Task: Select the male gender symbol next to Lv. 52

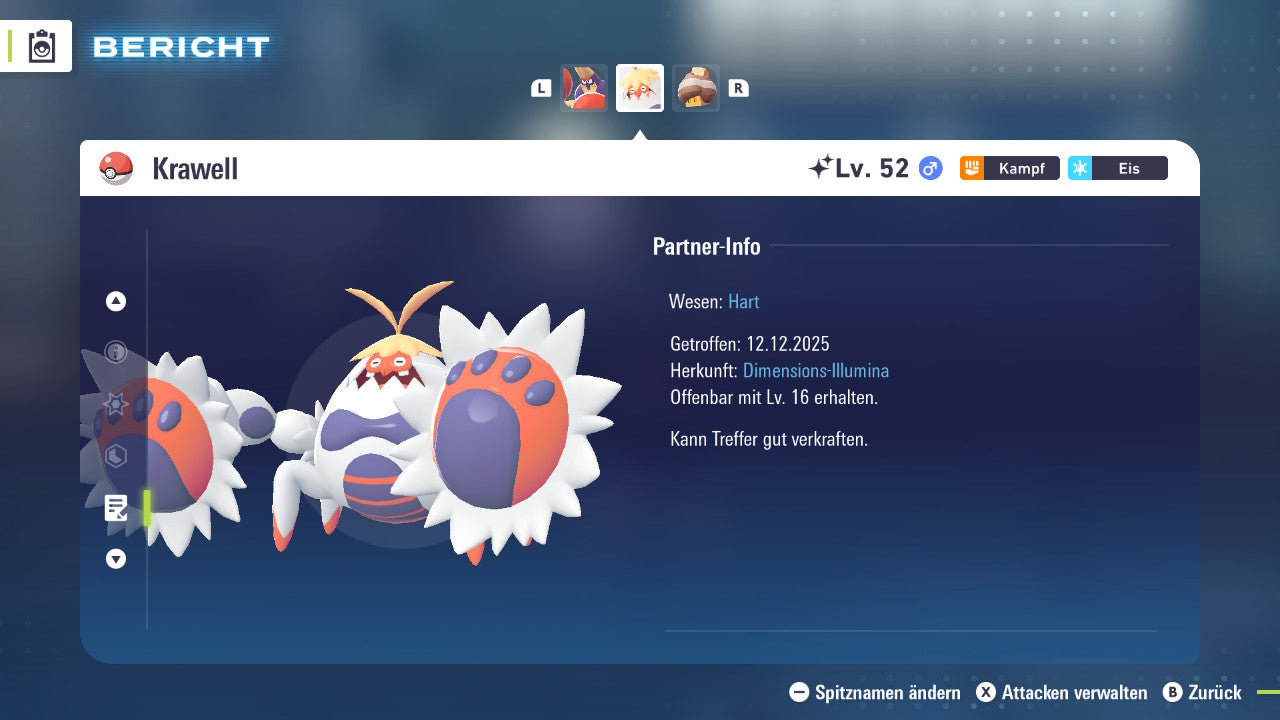Action: tap(929, 168)
